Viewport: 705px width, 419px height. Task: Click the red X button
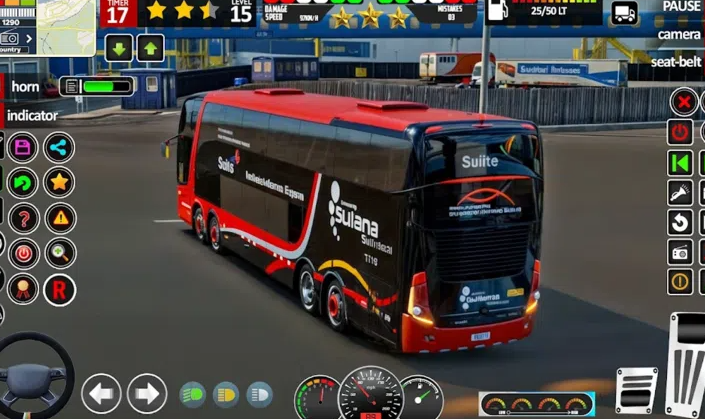pos(683,101)
